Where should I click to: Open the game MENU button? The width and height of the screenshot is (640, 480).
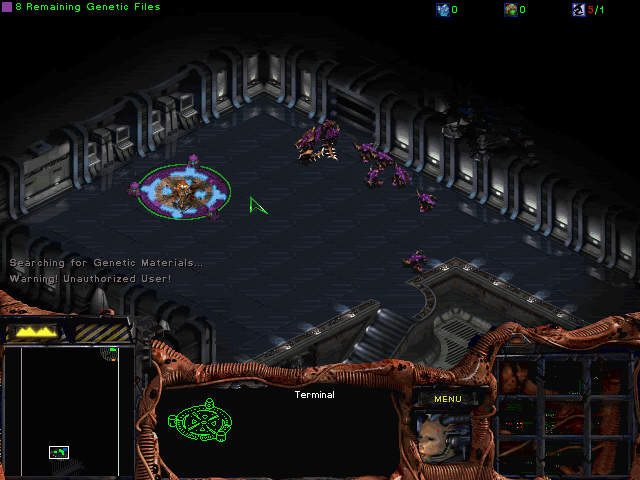pos(447,399)
